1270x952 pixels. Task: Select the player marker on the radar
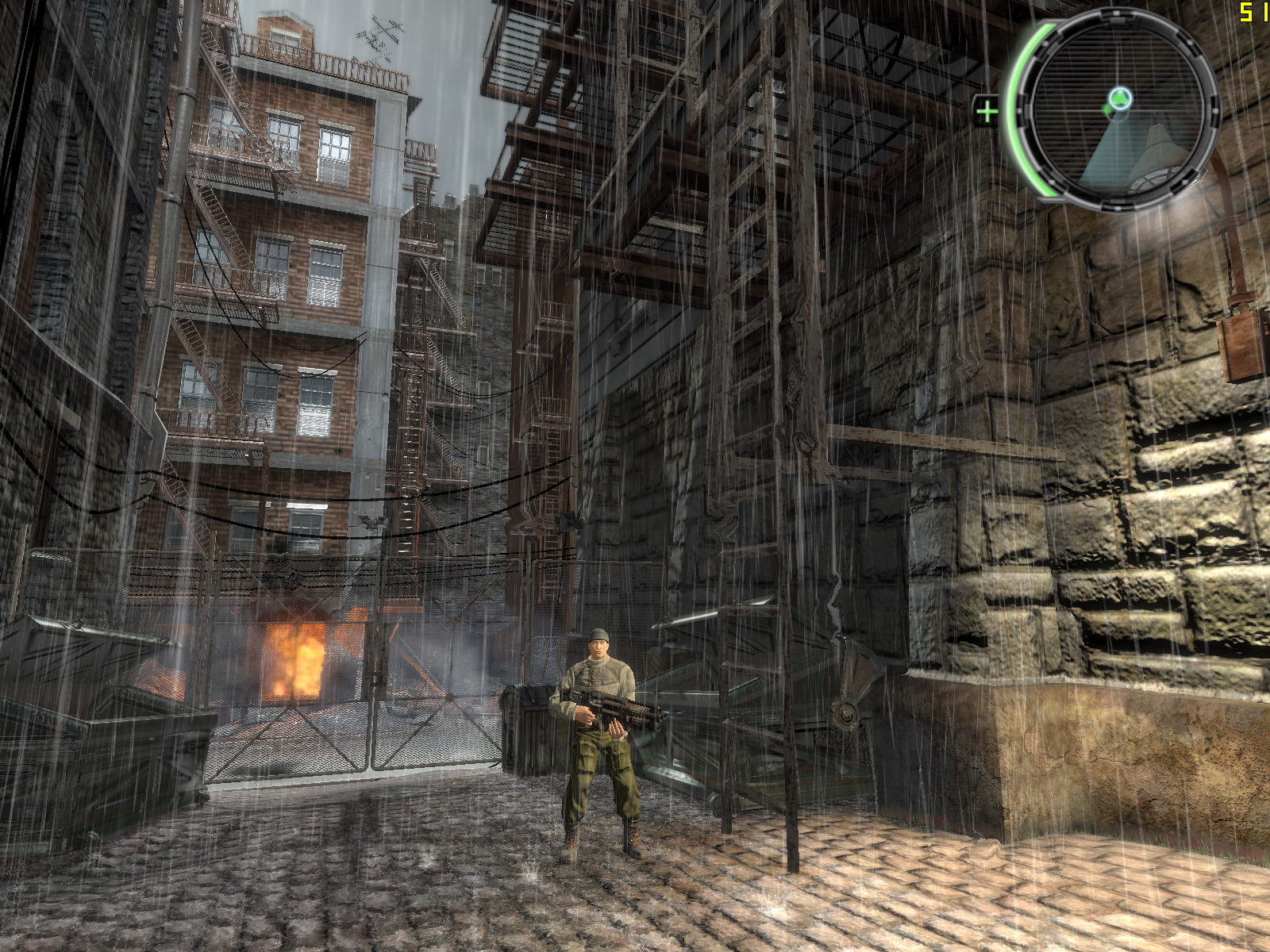point(1119,99)
